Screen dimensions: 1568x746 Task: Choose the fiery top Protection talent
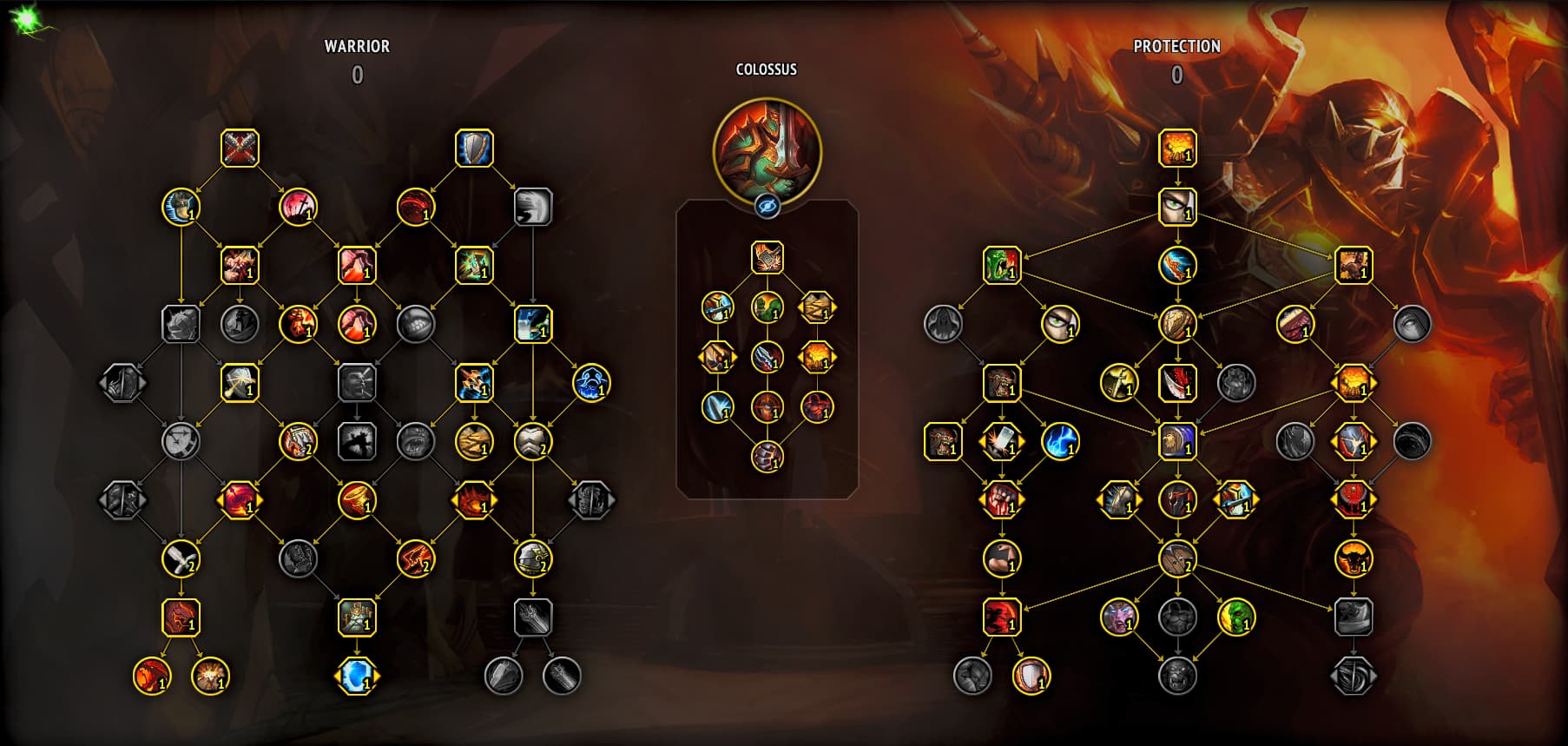pyautogui.click(x=1177, y=149)
